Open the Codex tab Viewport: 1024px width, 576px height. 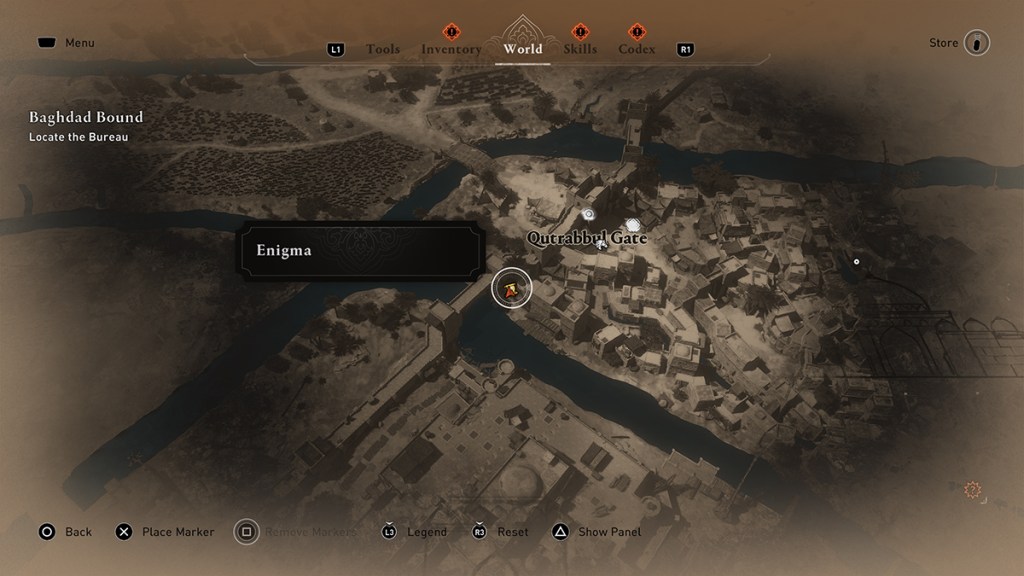click(637, 49)
